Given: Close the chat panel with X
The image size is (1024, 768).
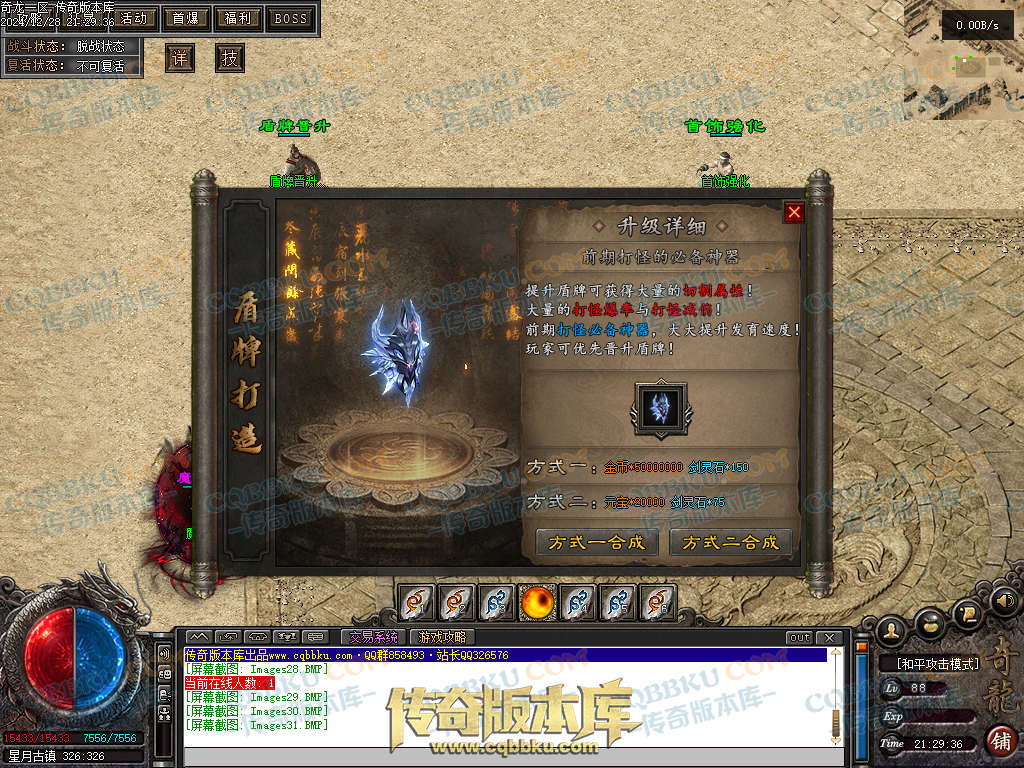Looking at the screenshot, I should 828,637.
